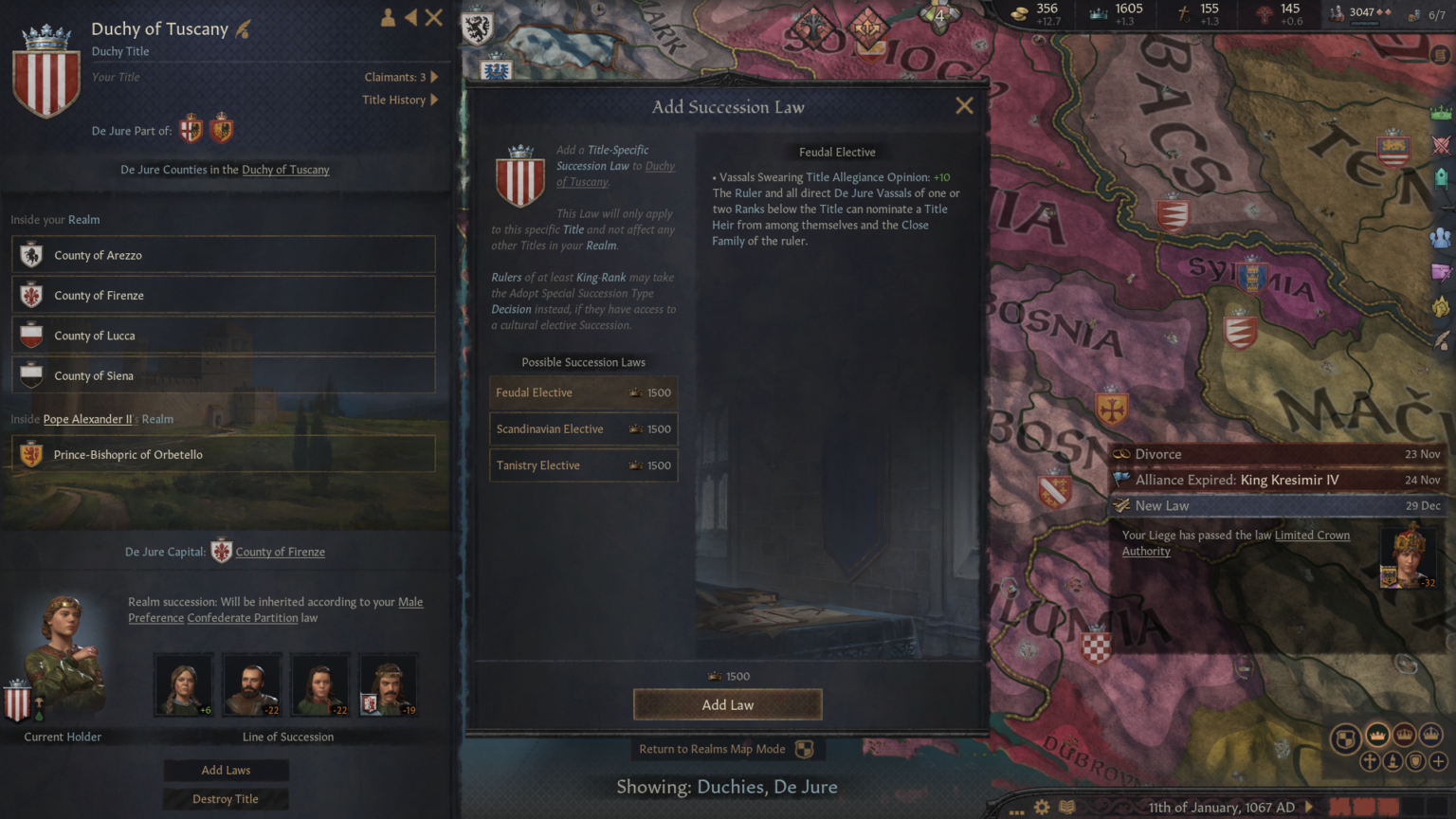Follow the Limited Crown Authority link
The height and width of the screenshot is (819, 1456).
tap(1312, 536)
